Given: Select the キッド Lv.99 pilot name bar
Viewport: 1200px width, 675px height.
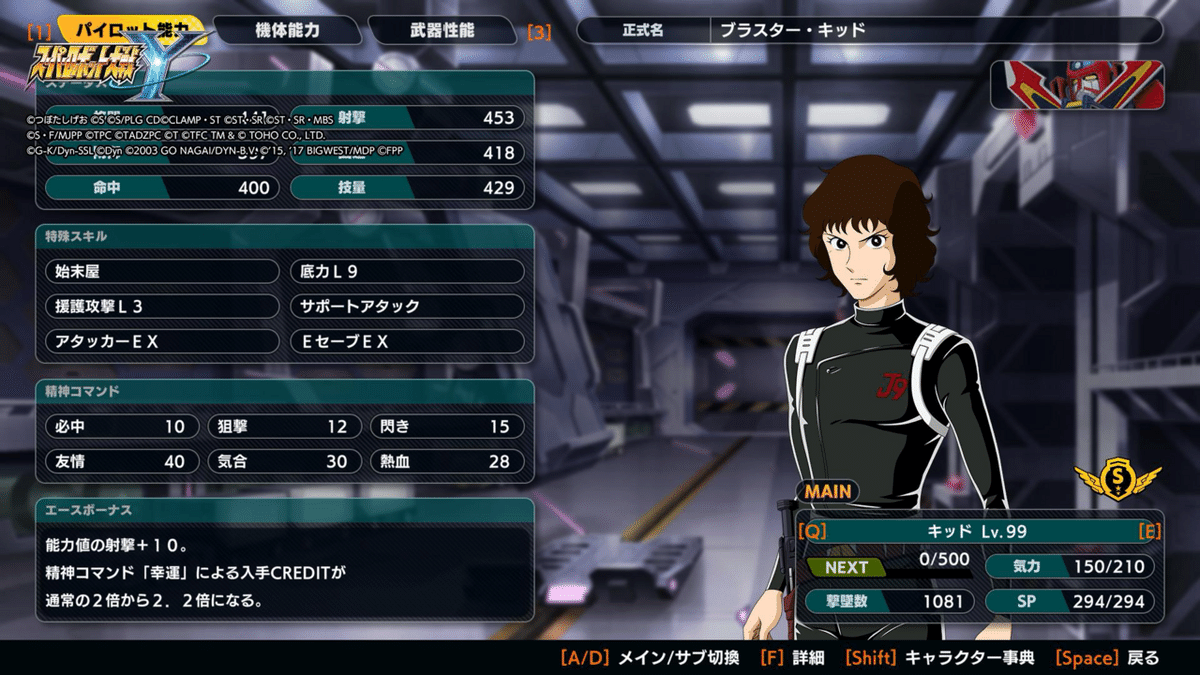Looking at the screenshot, I should (975, 532).
